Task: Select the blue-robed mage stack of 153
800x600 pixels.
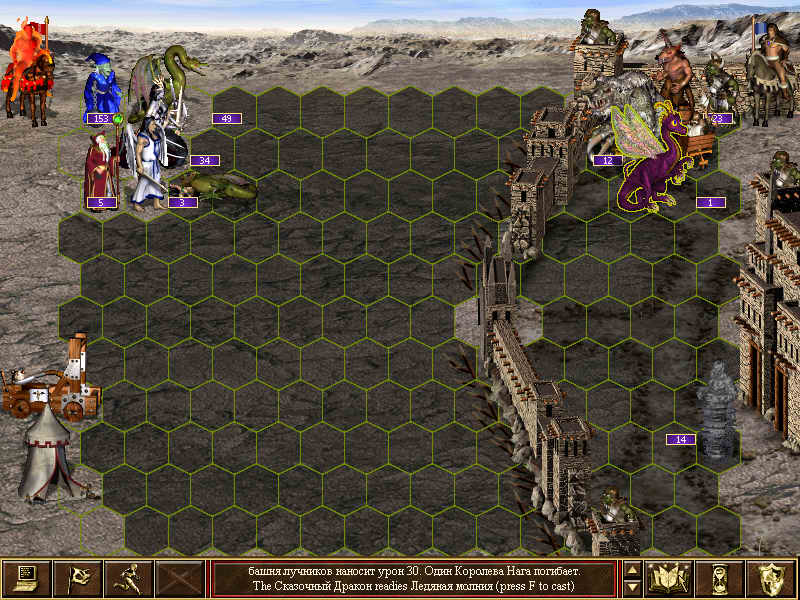Action: [101, 88]
